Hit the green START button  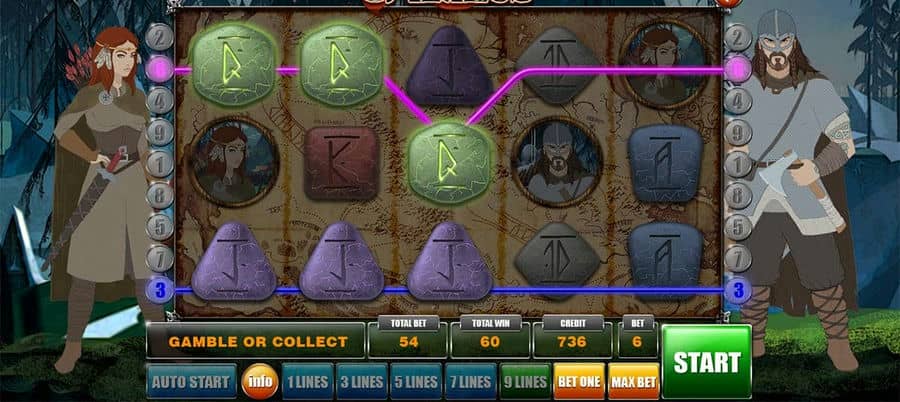706,361
